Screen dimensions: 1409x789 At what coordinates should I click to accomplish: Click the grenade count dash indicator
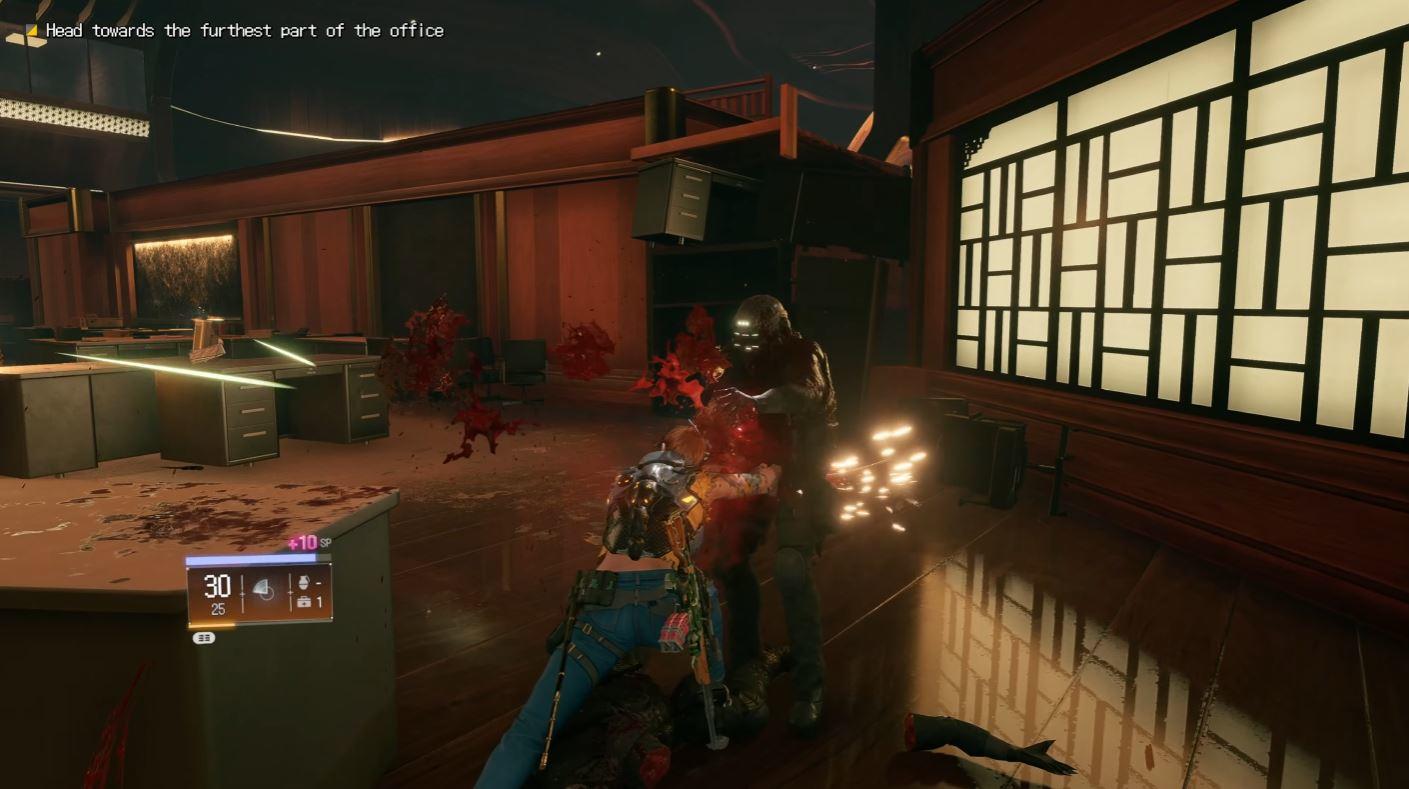click(317, 582)
